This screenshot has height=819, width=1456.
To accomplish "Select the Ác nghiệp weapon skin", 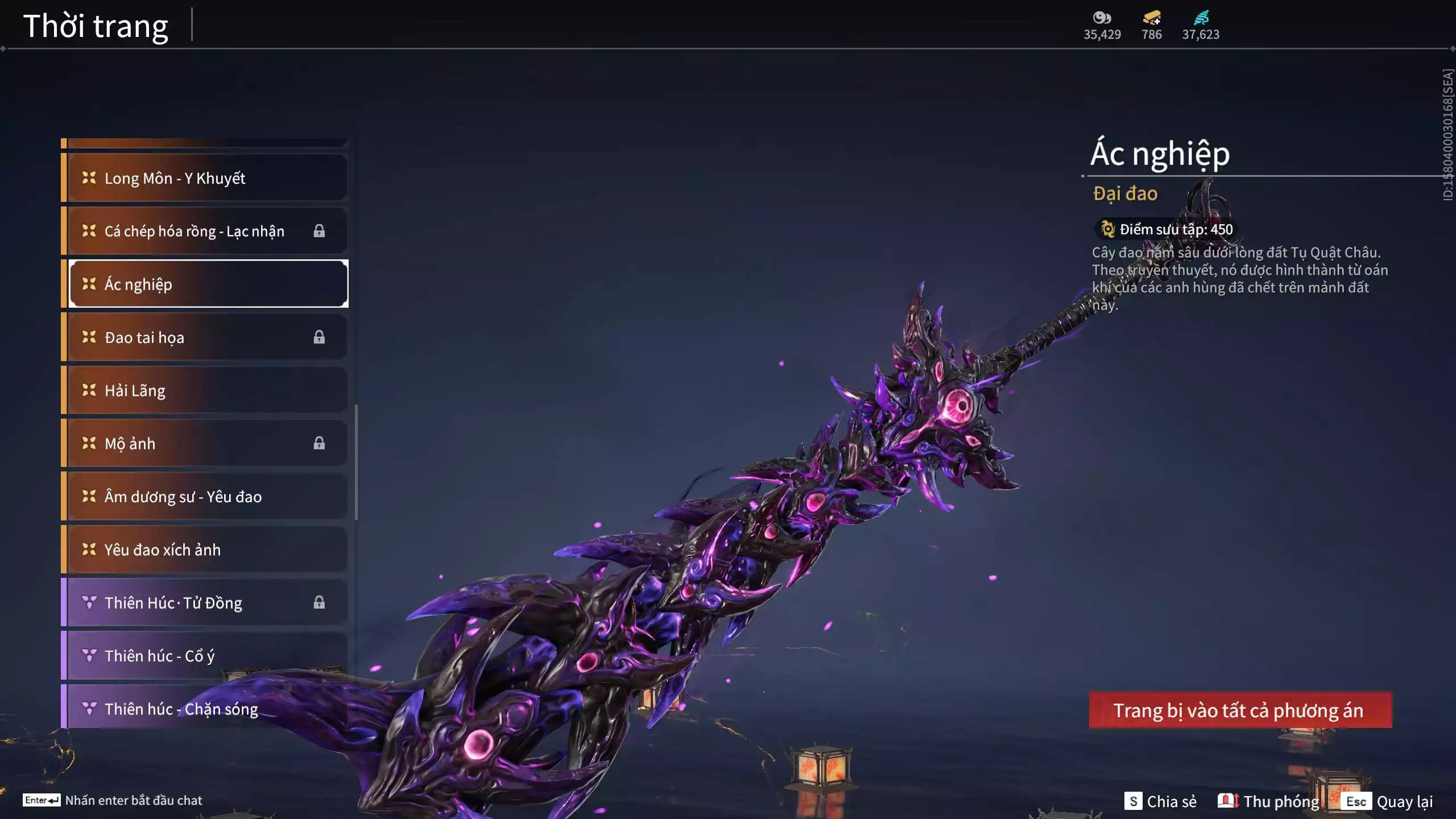I will tap(207, 284).
